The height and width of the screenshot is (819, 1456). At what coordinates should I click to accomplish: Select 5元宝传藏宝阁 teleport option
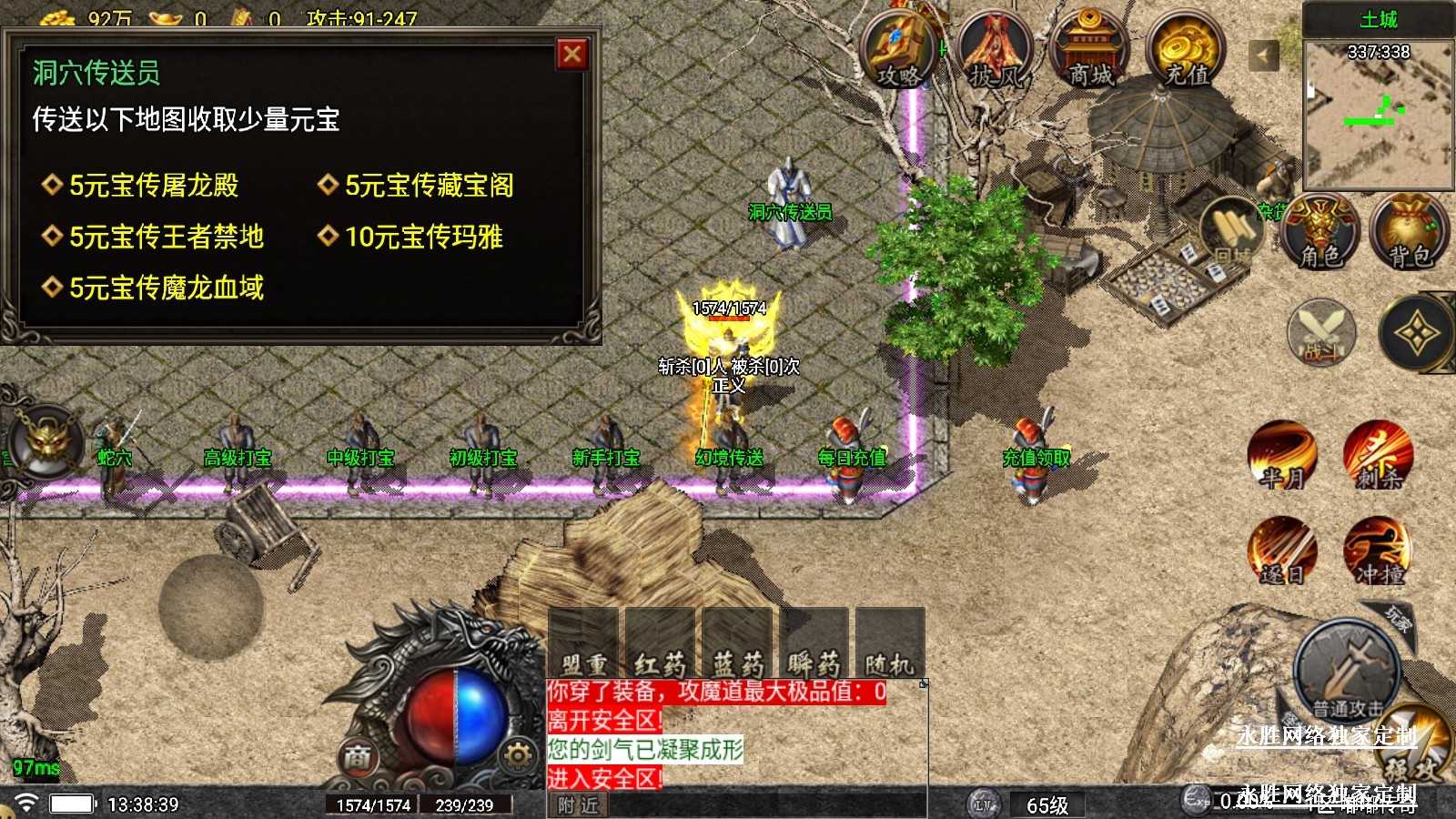pyautogui.click(x=428, y=186)
